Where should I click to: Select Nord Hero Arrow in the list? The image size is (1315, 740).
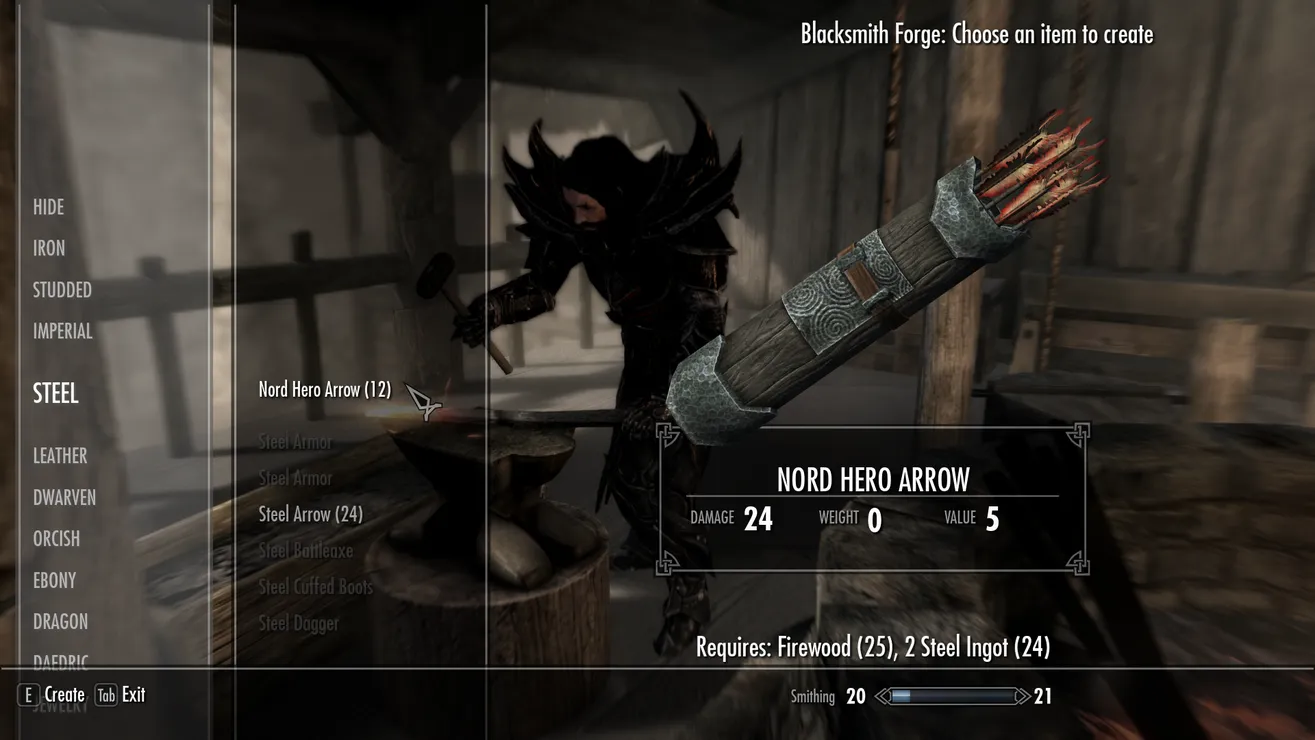pyautogui.click(x=324, y=390)
